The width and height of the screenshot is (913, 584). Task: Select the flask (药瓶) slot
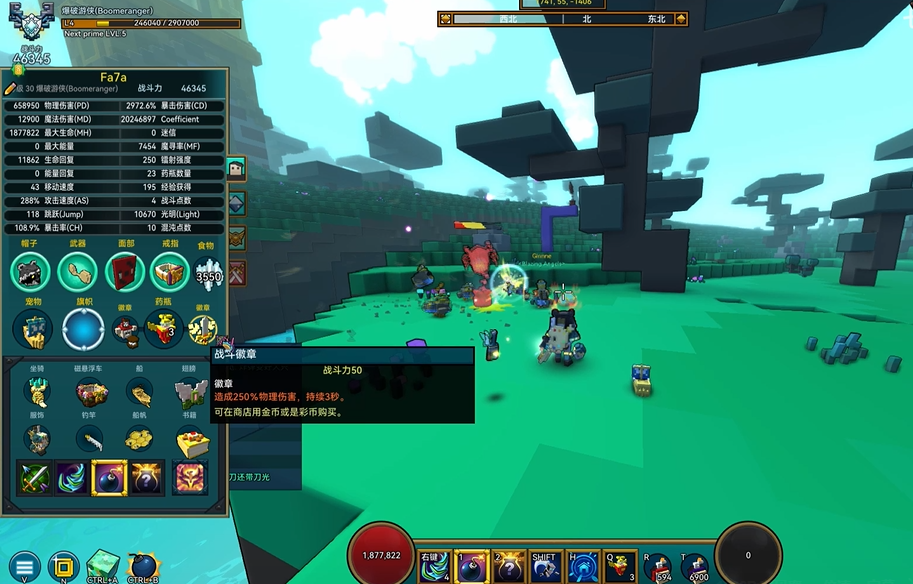point(163,329)
